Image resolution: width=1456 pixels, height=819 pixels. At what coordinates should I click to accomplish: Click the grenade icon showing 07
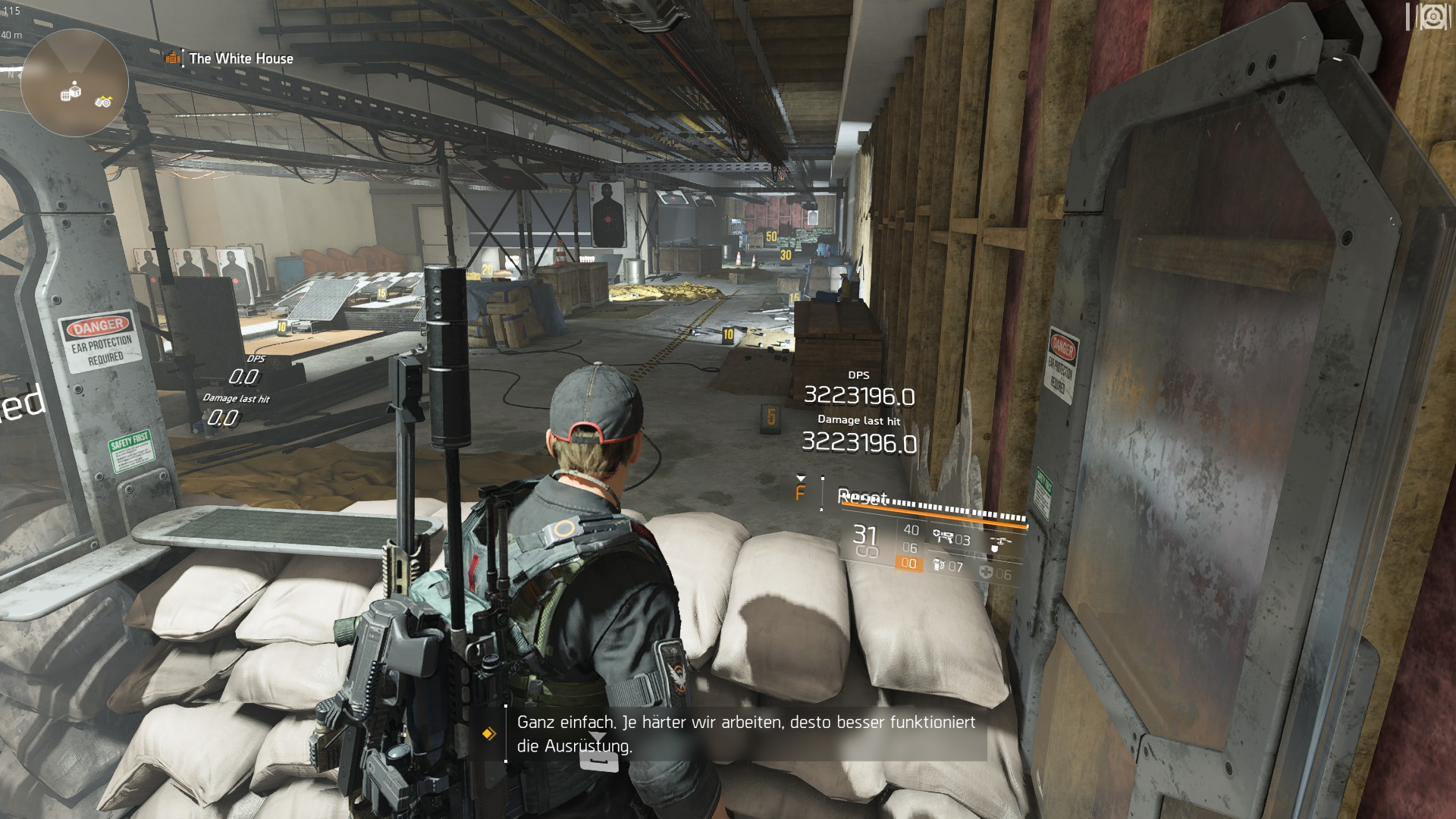tap(939, 566)
